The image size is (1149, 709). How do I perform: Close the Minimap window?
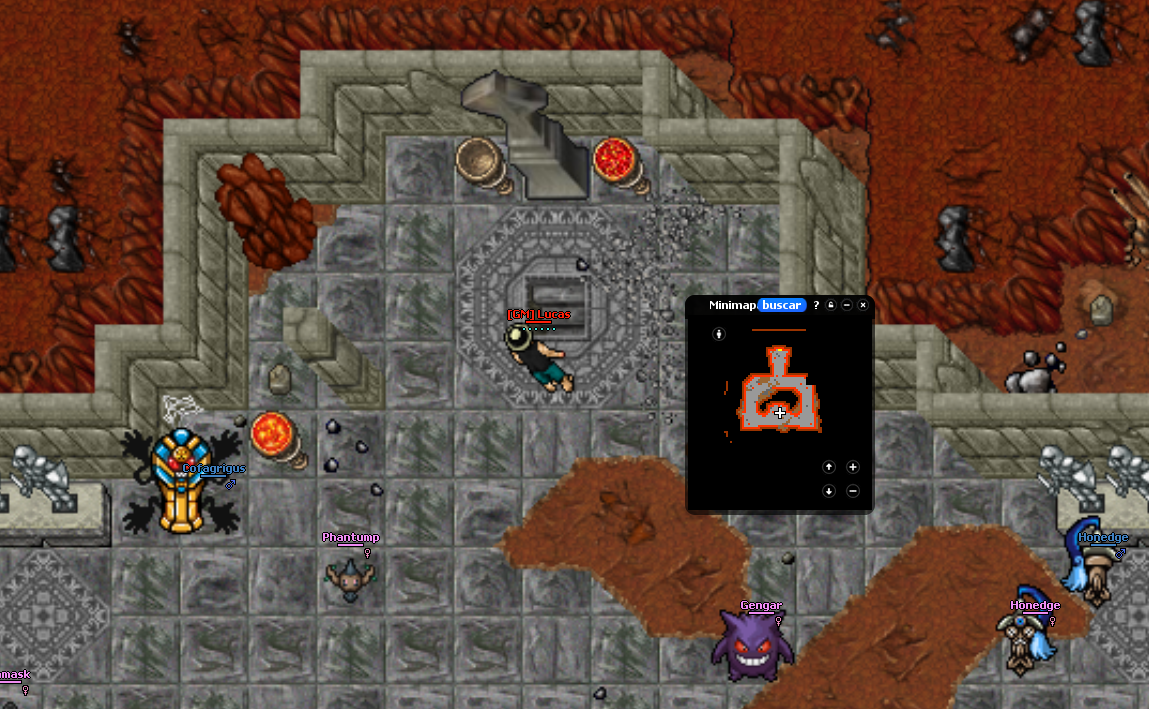click(863, 305)
